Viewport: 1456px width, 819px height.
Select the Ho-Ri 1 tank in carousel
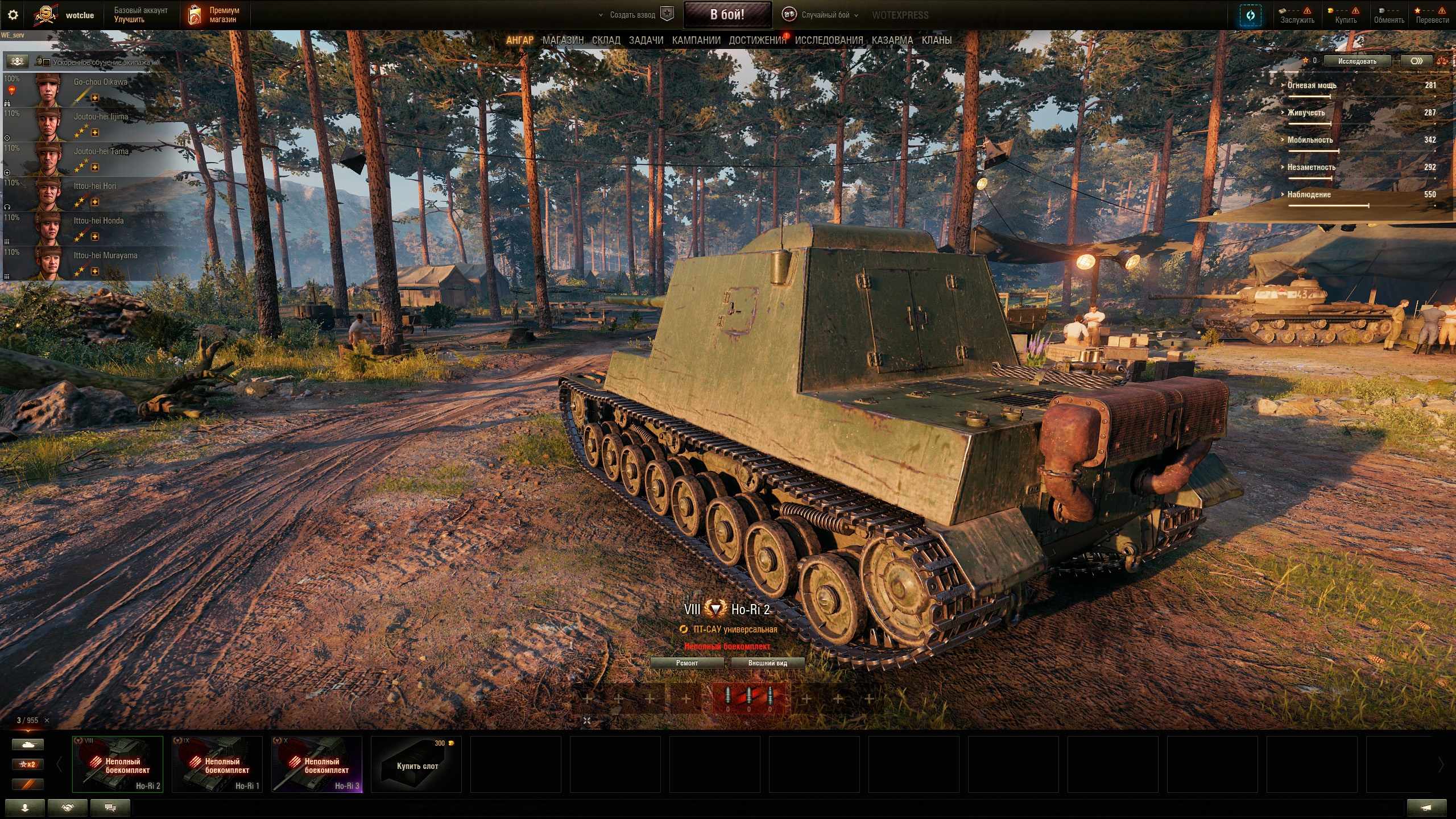217,764
